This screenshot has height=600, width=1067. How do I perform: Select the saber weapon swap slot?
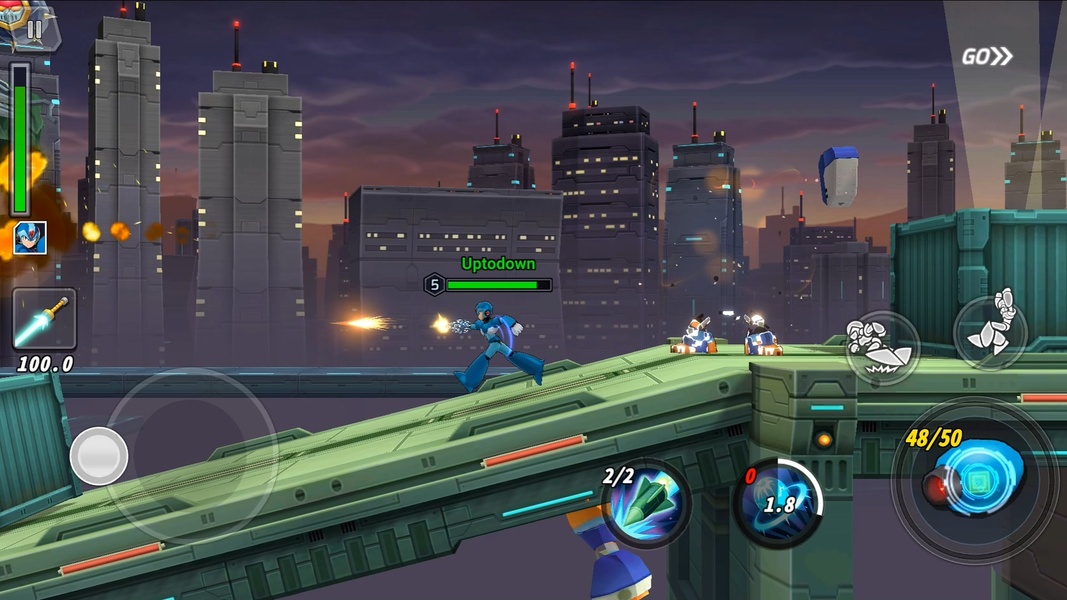(x=44, y=319)
